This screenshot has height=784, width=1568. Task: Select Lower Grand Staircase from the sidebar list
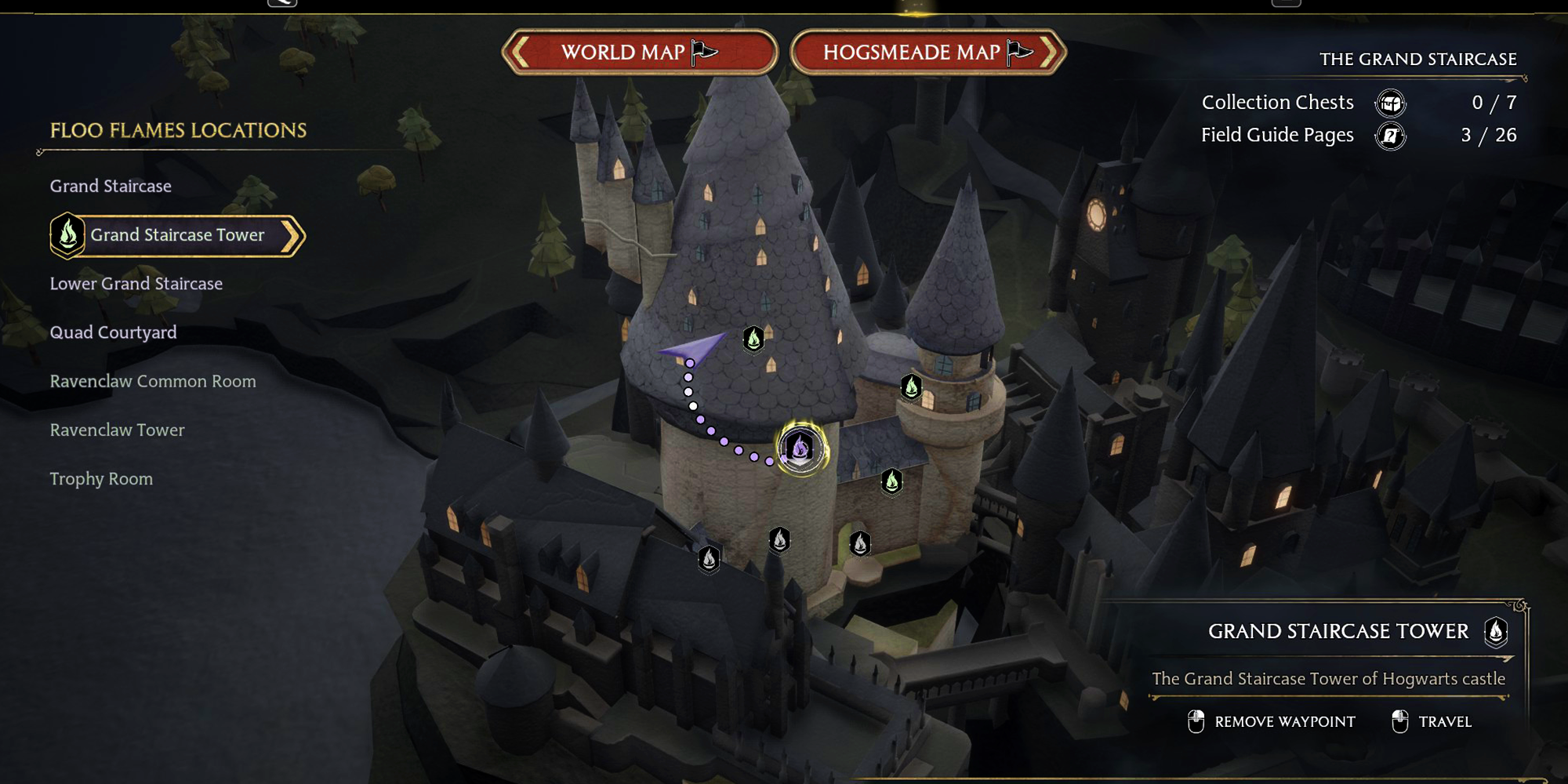pyautogui.click(x=136, y=283)
